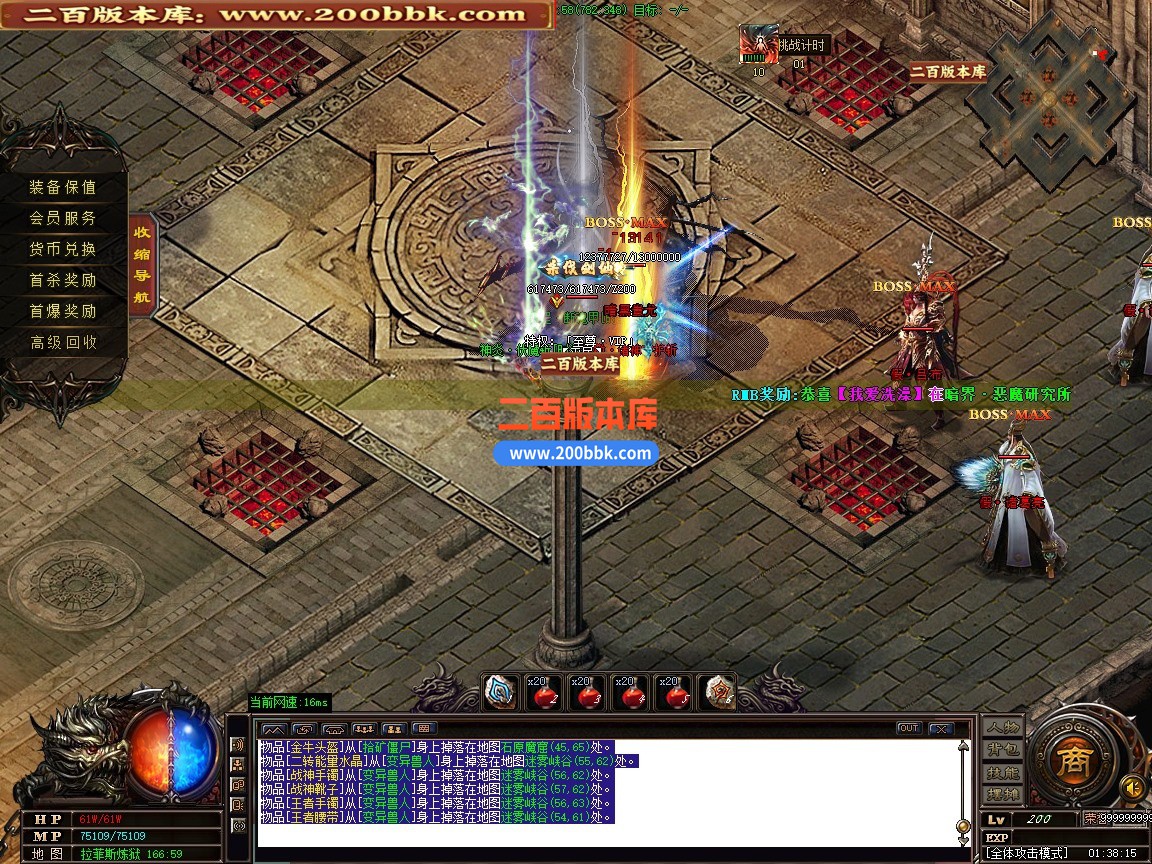Open the 人物 character panel
The image size is (1152, 864).
1002,728
